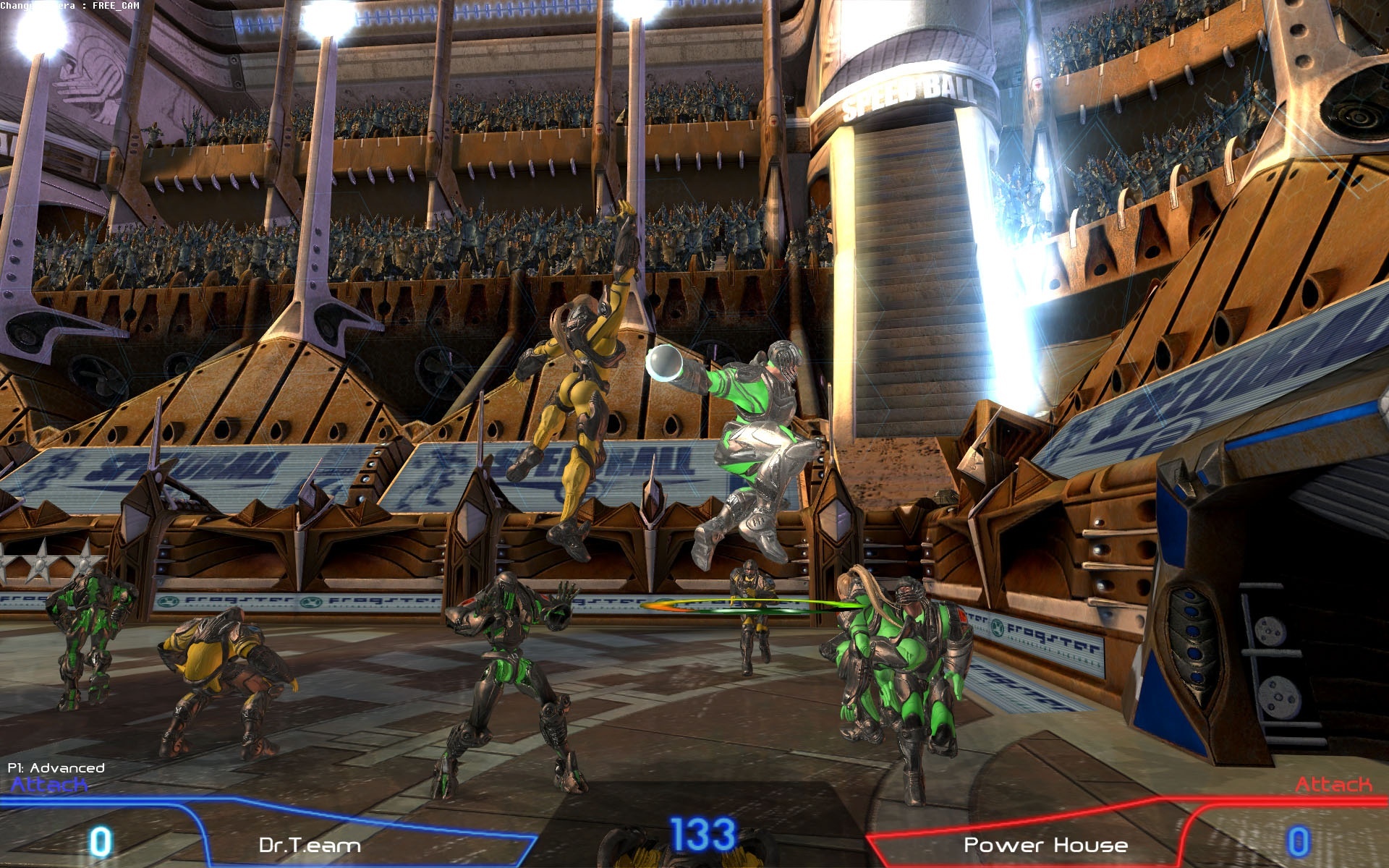Image resolution: width=1389 pixels, height=868 pixels.
Task: Click the blue score showing 0 for Dr.T.eam
Action: [x=101, y=841]
